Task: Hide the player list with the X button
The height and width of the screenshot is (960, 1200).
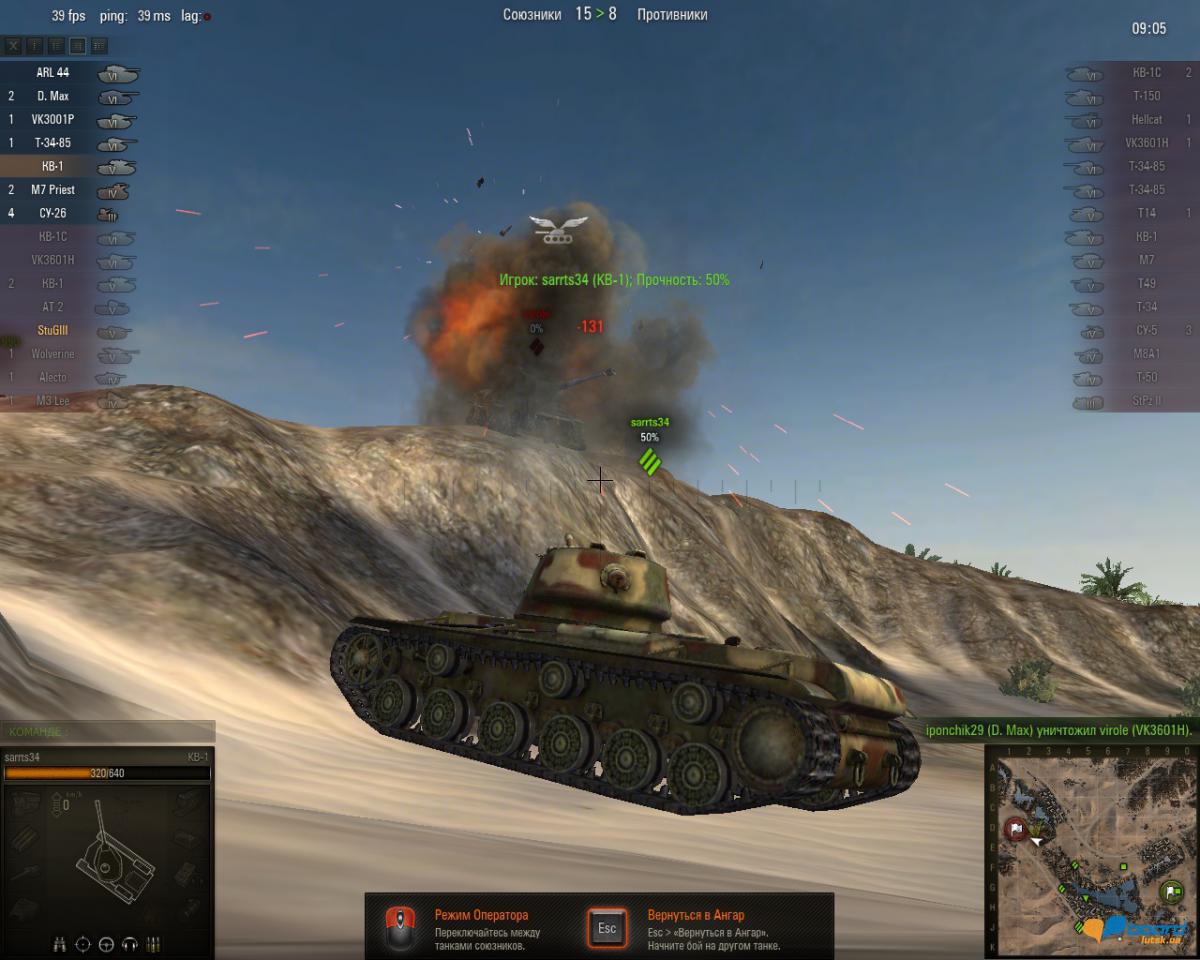Action: pos(13,46)
